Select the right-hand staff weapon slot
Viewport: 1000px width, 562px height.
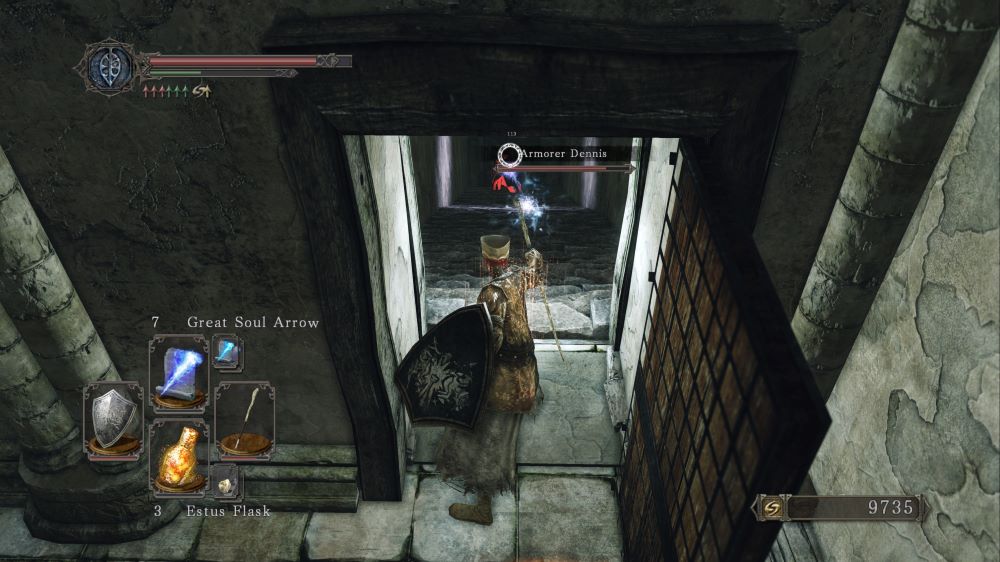coord(244,420)
